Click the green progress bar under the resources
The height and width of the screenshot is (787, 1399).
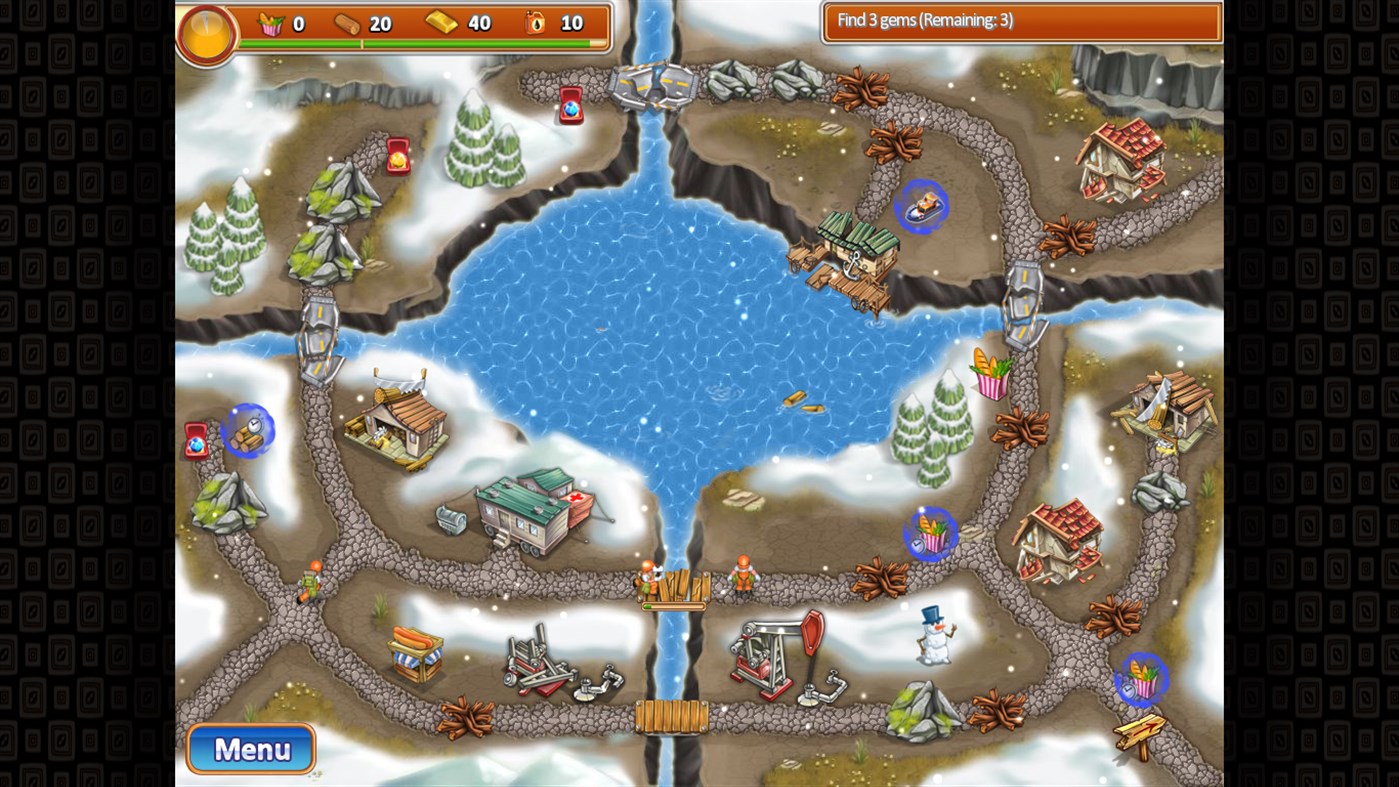[x=422, y=44]
